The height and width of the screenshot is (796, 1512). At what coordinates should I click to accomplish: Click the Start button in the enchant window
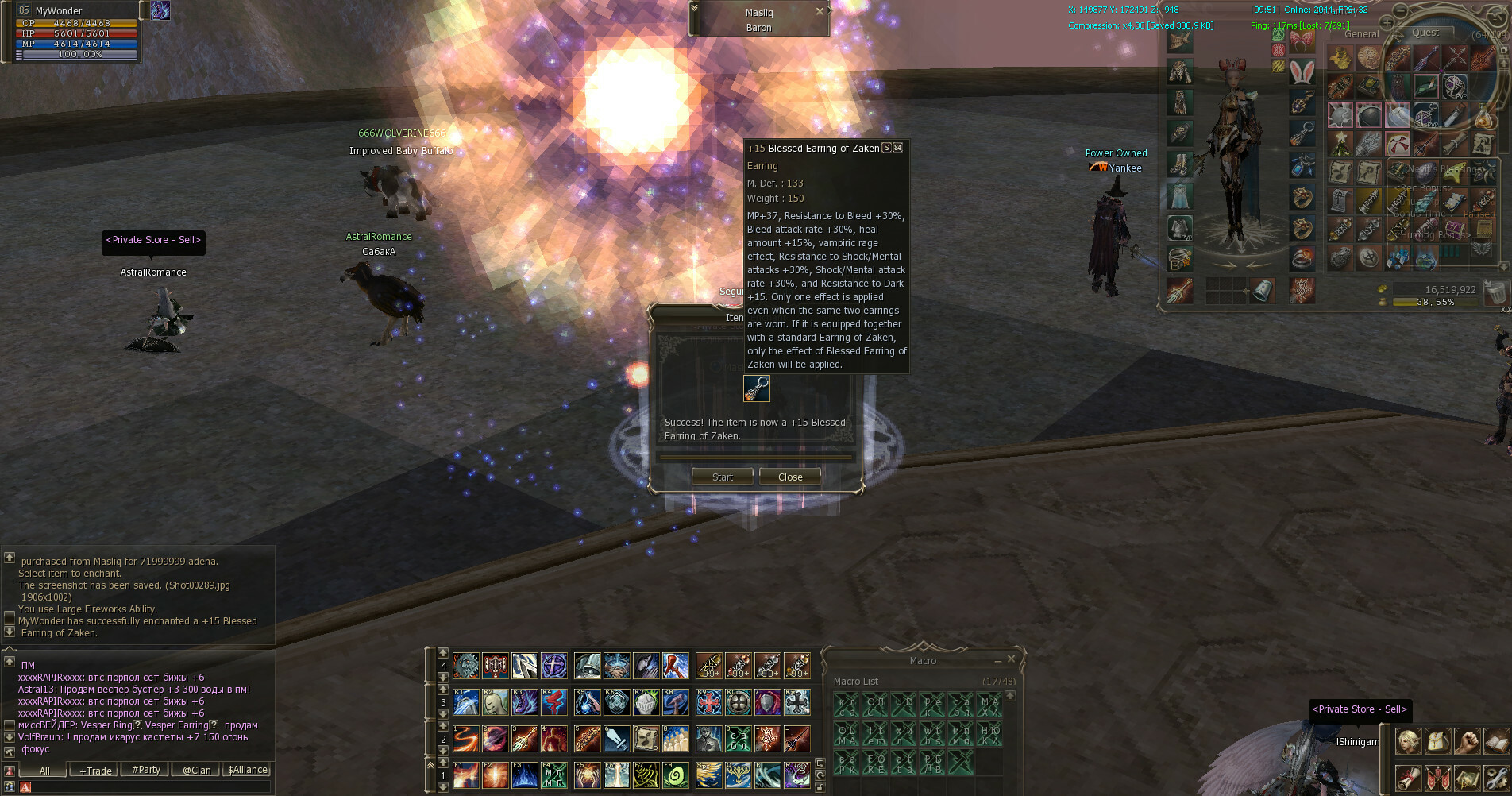pyautogui.click(x=722, y=477)
